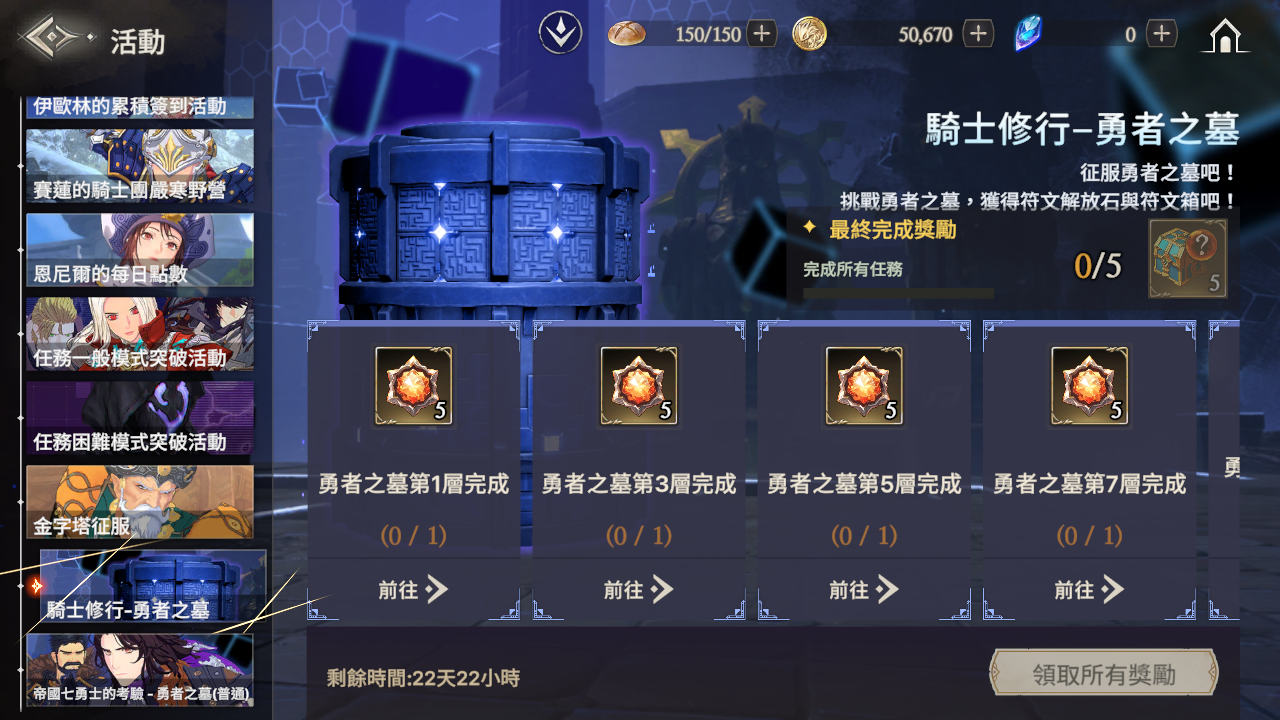1280x720 pixels.
Task: Open 伊歐林的累積簽到活動 event
Action: (140, 107)
